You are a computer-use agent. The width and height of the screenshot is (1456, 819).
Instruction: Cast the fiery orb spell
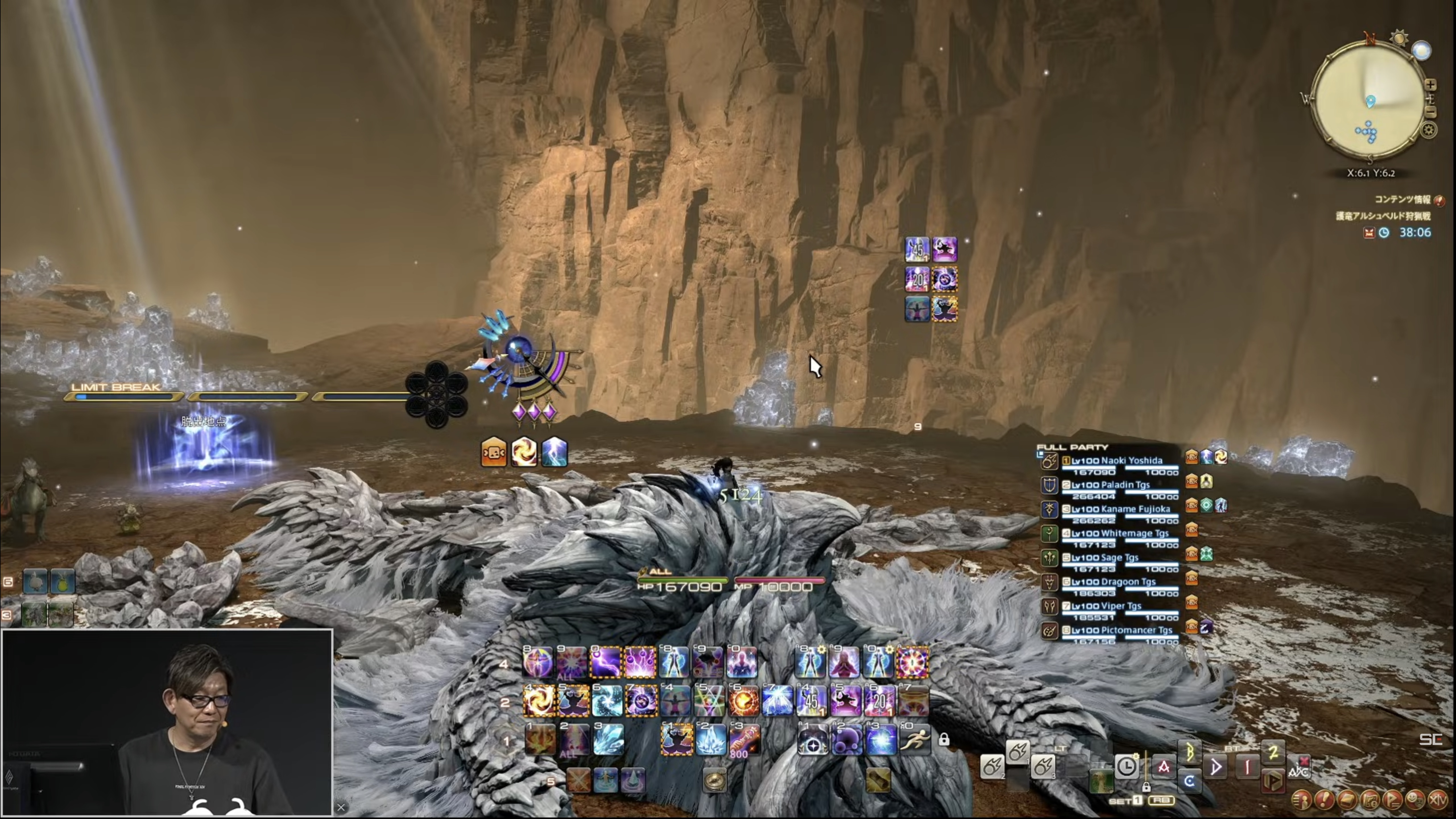(x=743, y=701)
